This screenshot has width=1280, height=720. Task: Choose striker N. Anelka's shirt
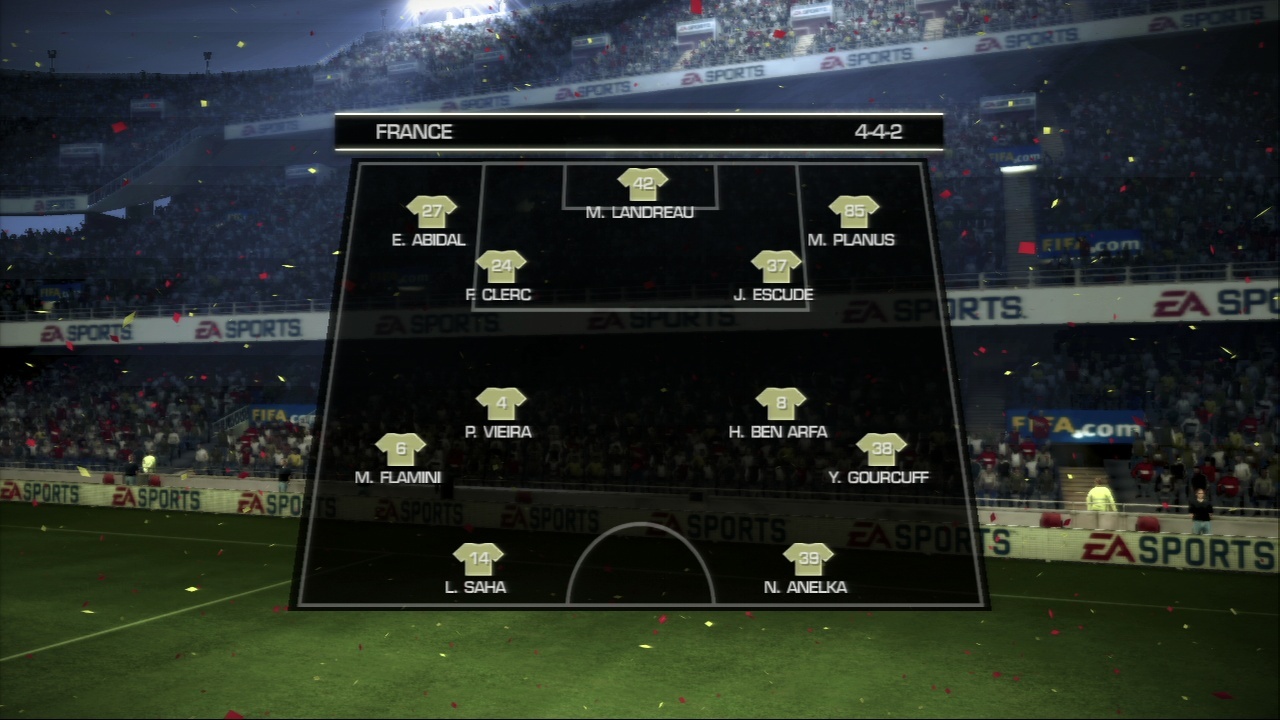pyautogui.click(x=808, y=560)
